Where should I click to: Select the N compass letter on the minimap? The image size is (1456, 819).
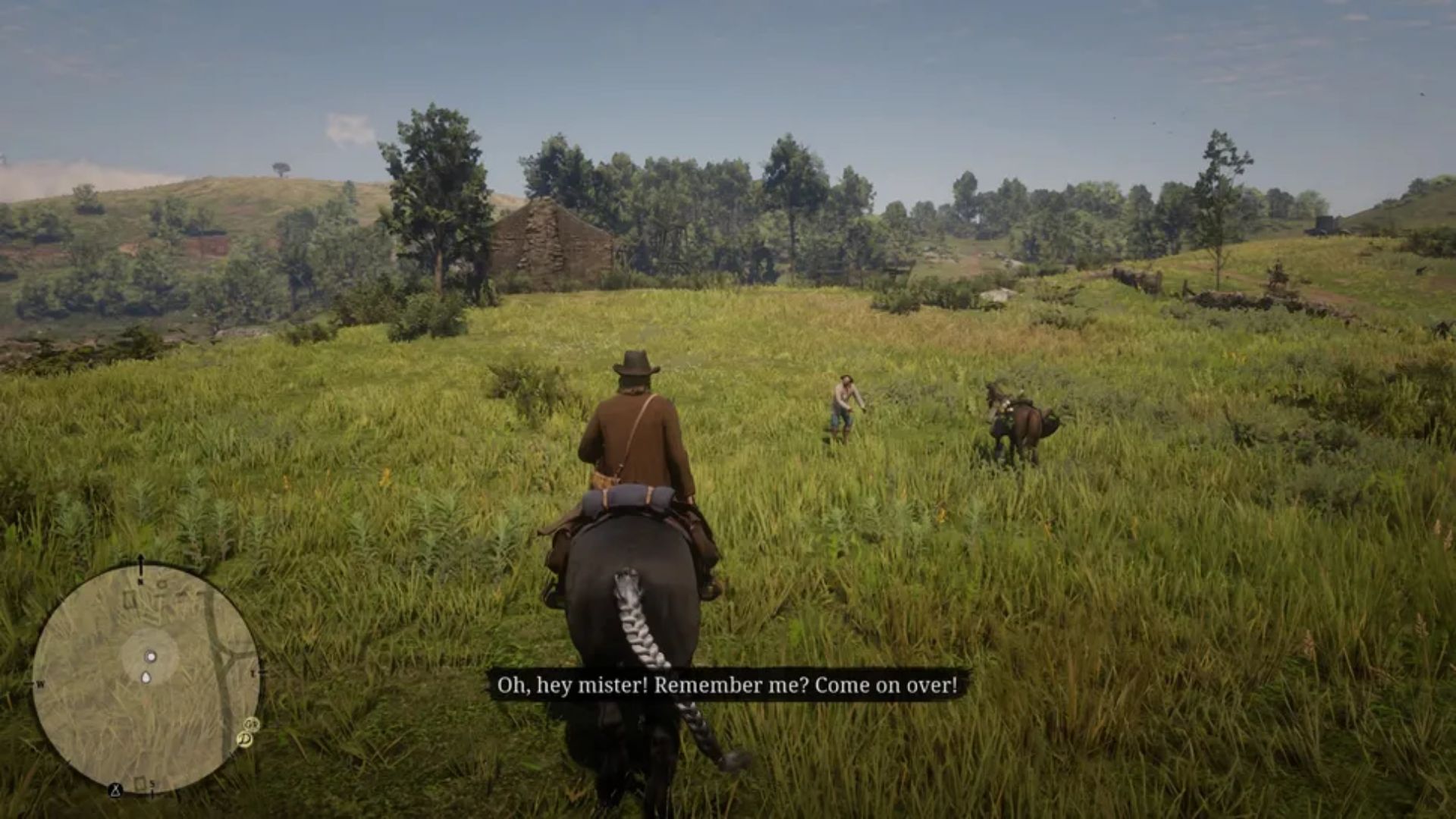140,582
